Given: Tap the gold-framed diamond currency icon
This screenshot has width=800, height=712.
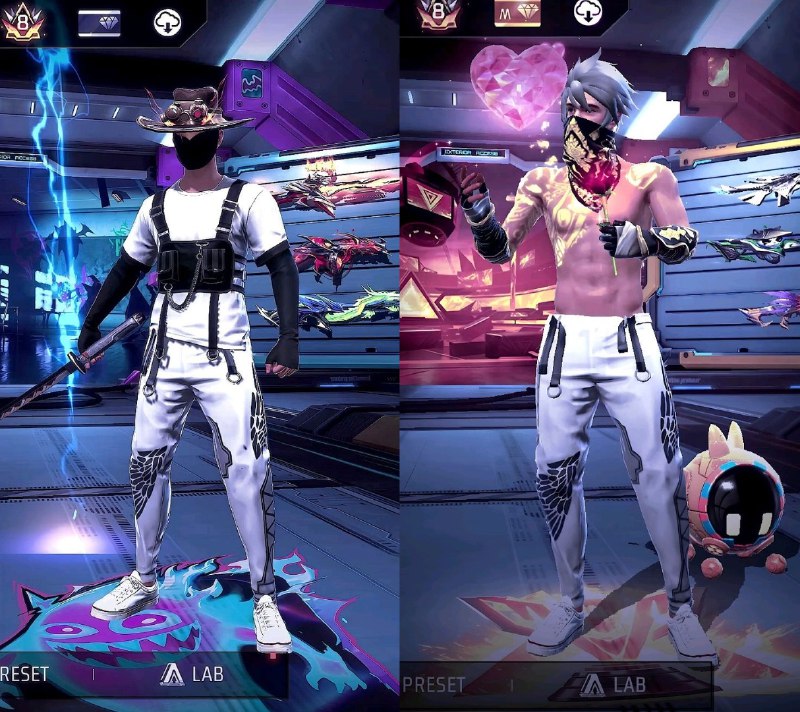Looking at the screenshot, I should click(x=517, y=12).
